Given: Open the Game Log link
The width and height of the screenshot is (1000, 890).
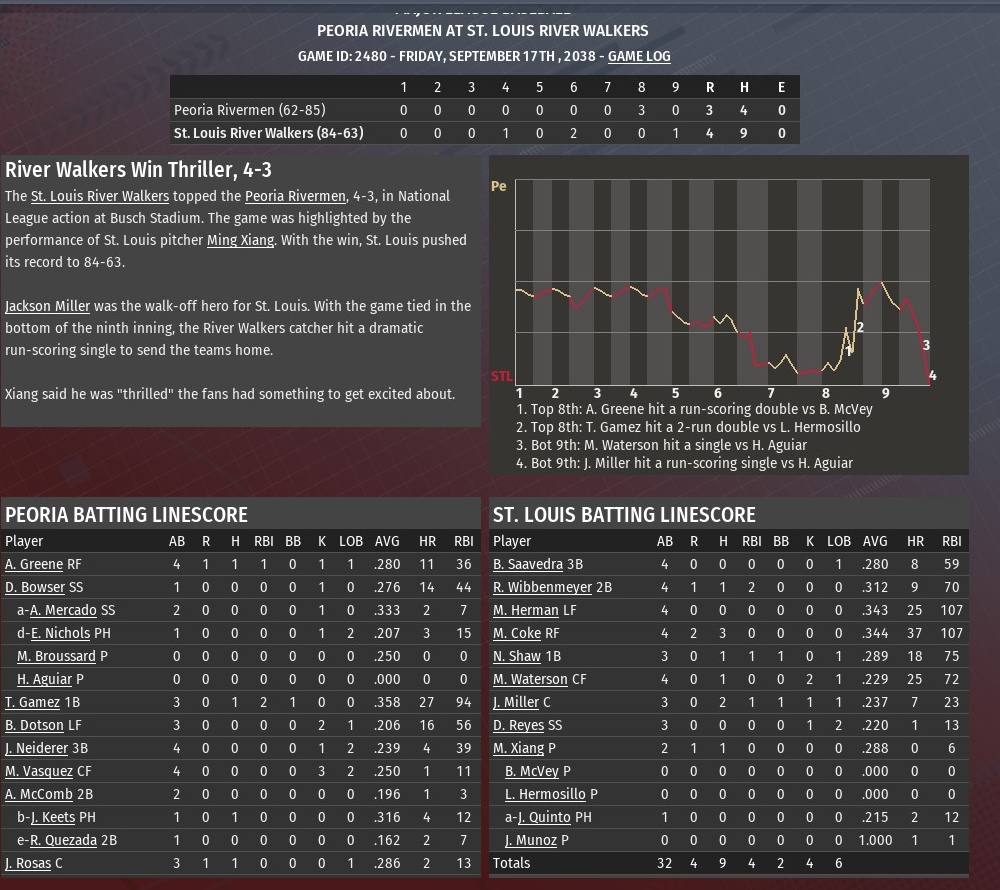Looking at the screenshot, I should pos(639,56).
